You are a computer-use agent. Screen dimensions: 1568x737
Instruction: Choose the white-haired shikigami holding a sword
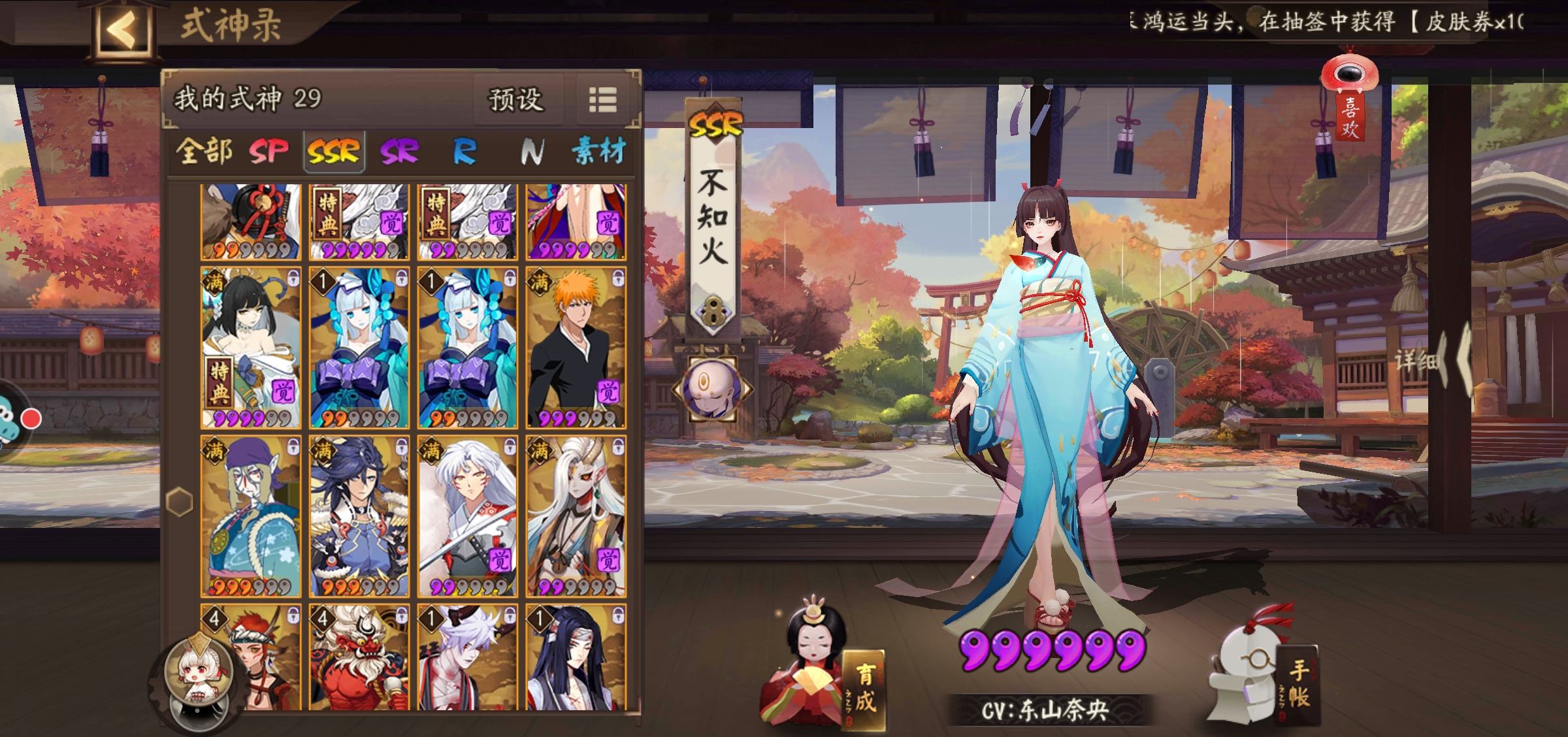[467, 516]
